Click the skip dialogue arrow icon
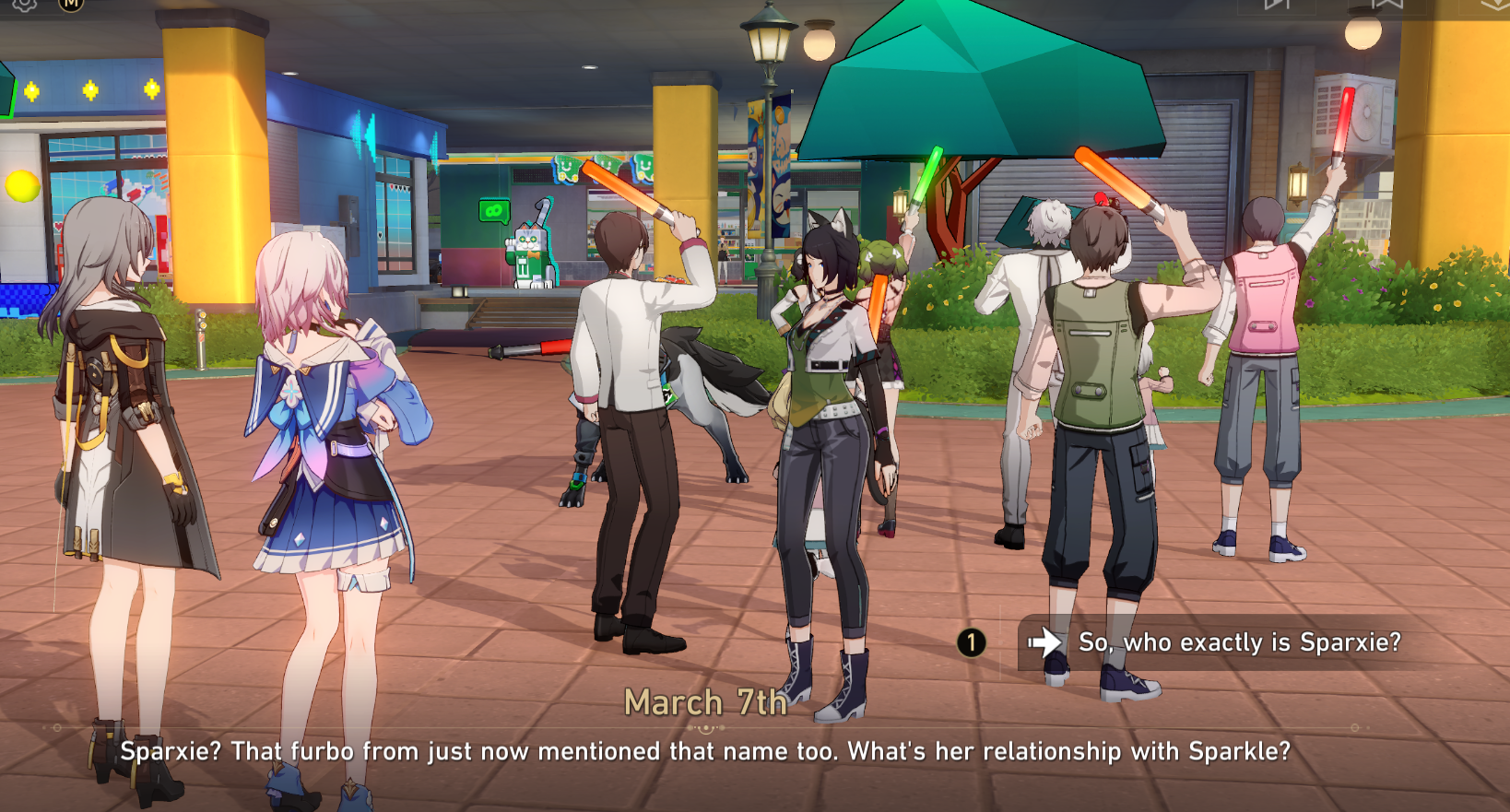1510x812 pixels. 1277,4
